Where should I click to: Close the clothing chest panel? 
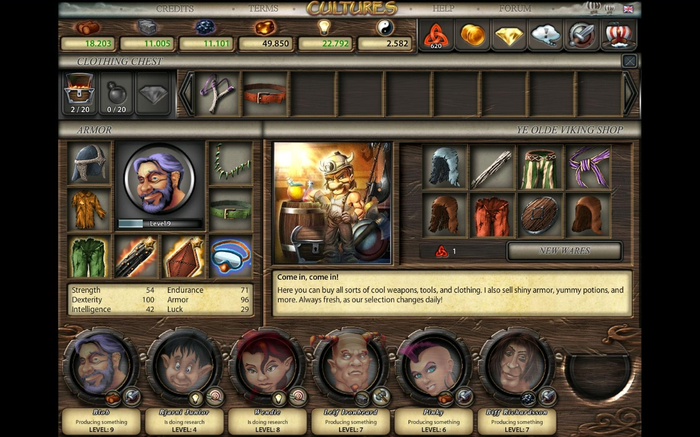click(629, 61)
